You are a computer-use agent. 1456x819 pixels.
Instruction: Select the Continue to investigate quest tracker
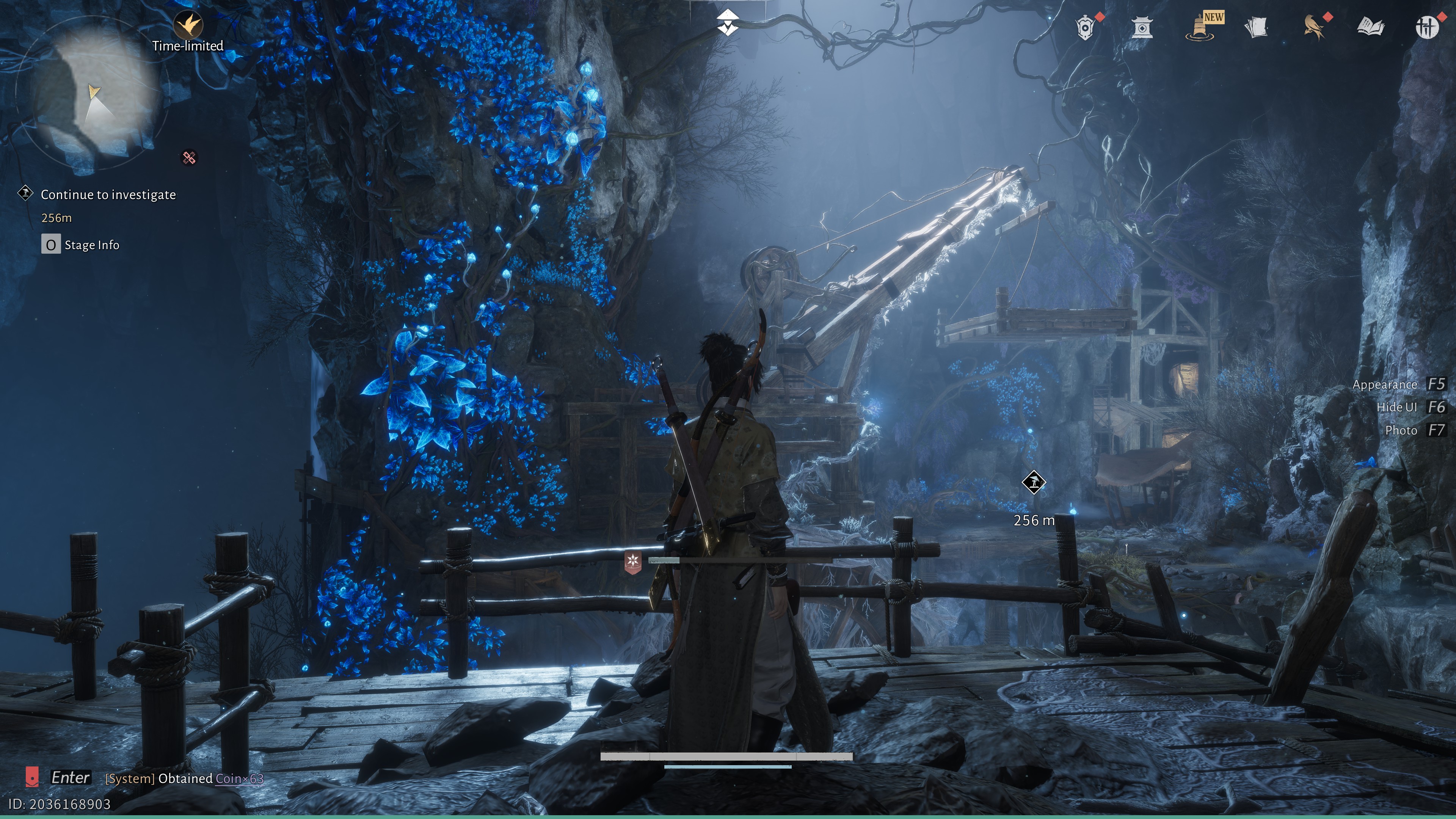[108, 195]
